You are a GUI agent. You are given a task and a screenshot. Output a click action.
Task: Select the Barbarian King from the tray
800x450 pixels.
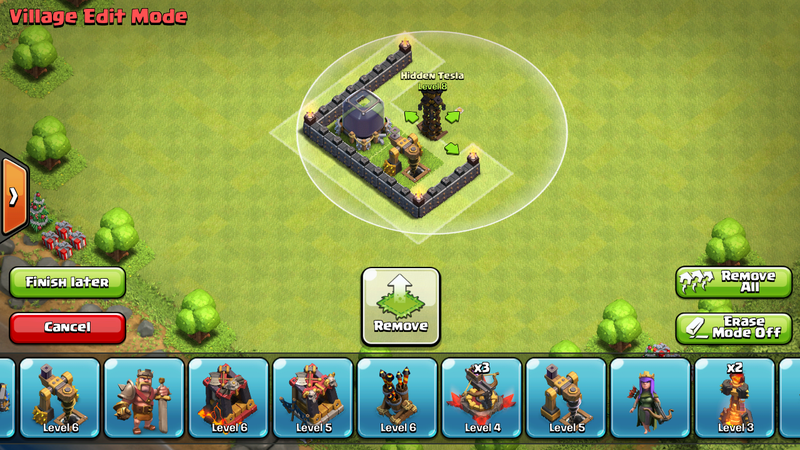coord(144,397)
